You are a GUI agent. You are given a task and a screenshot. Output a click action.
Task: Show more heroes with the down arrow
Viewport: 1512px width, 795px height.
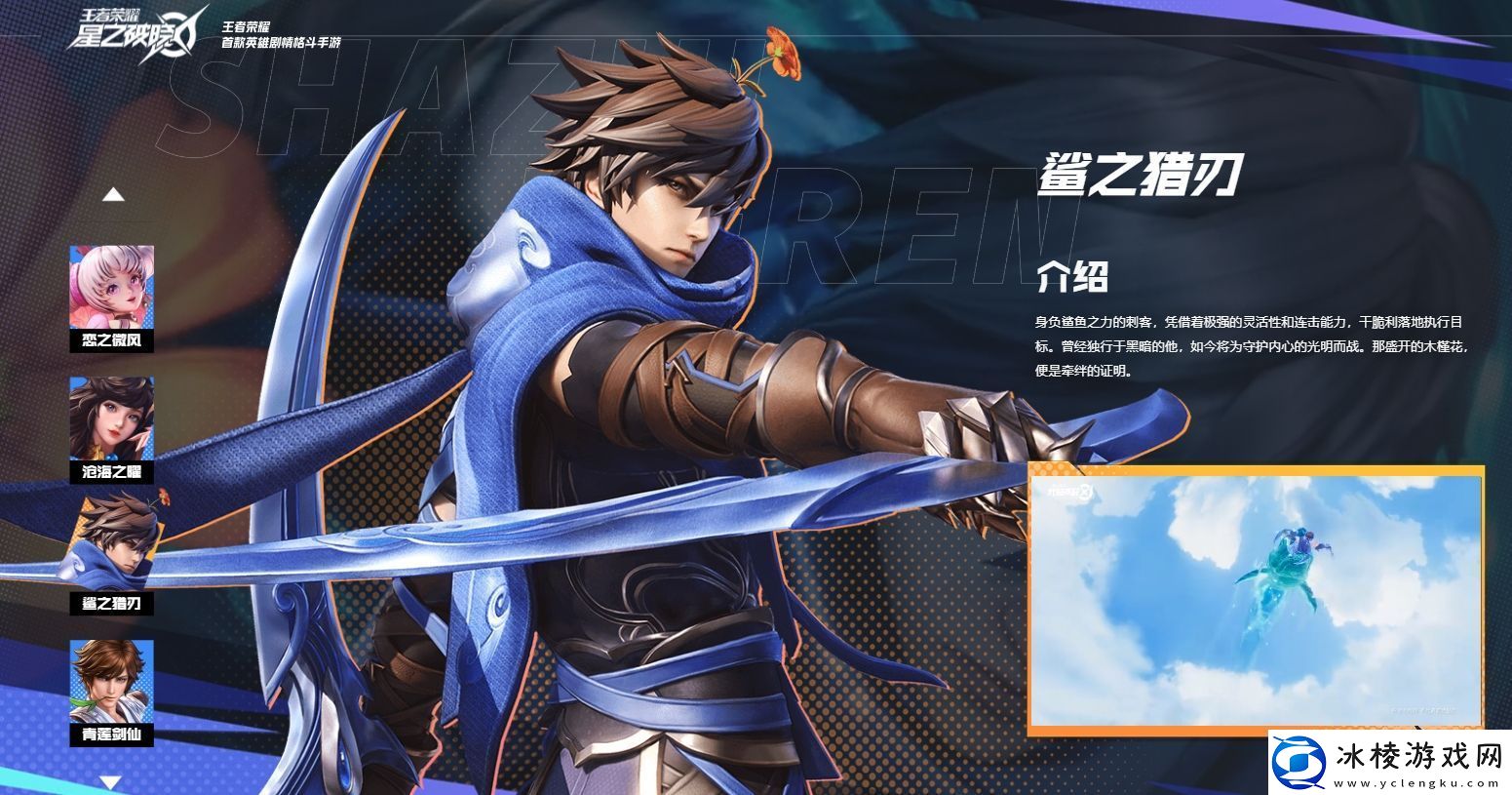pyautogui.click(x=111, y=781)
